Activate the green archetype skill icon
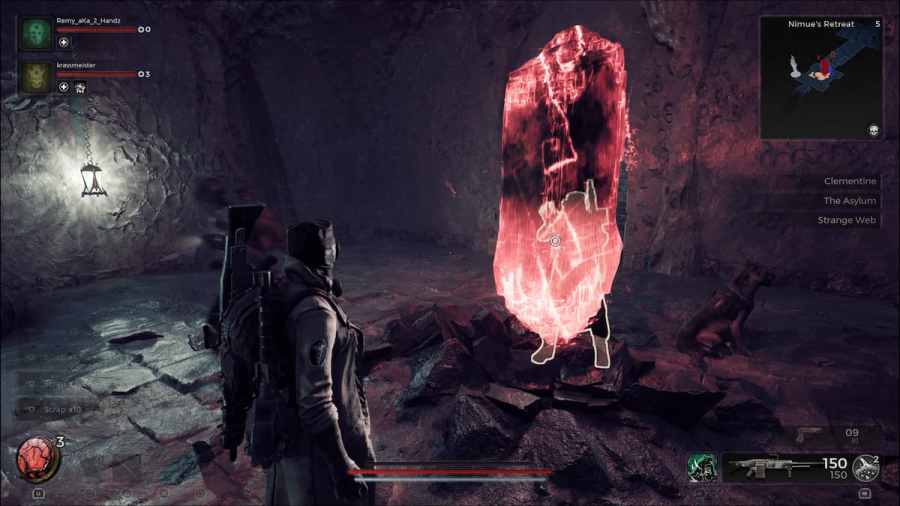Screen dimensions: 900x506 [699, 467]
